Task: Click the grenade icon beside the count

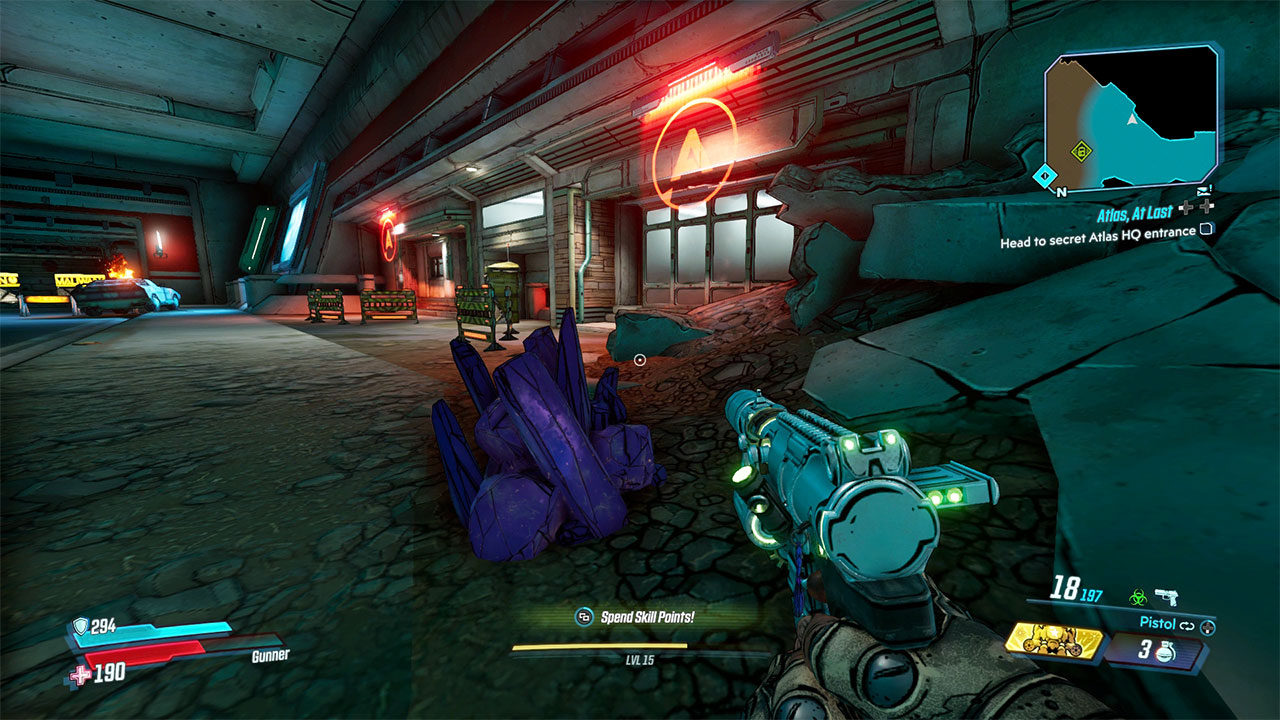Action: tap(1165, 651)
